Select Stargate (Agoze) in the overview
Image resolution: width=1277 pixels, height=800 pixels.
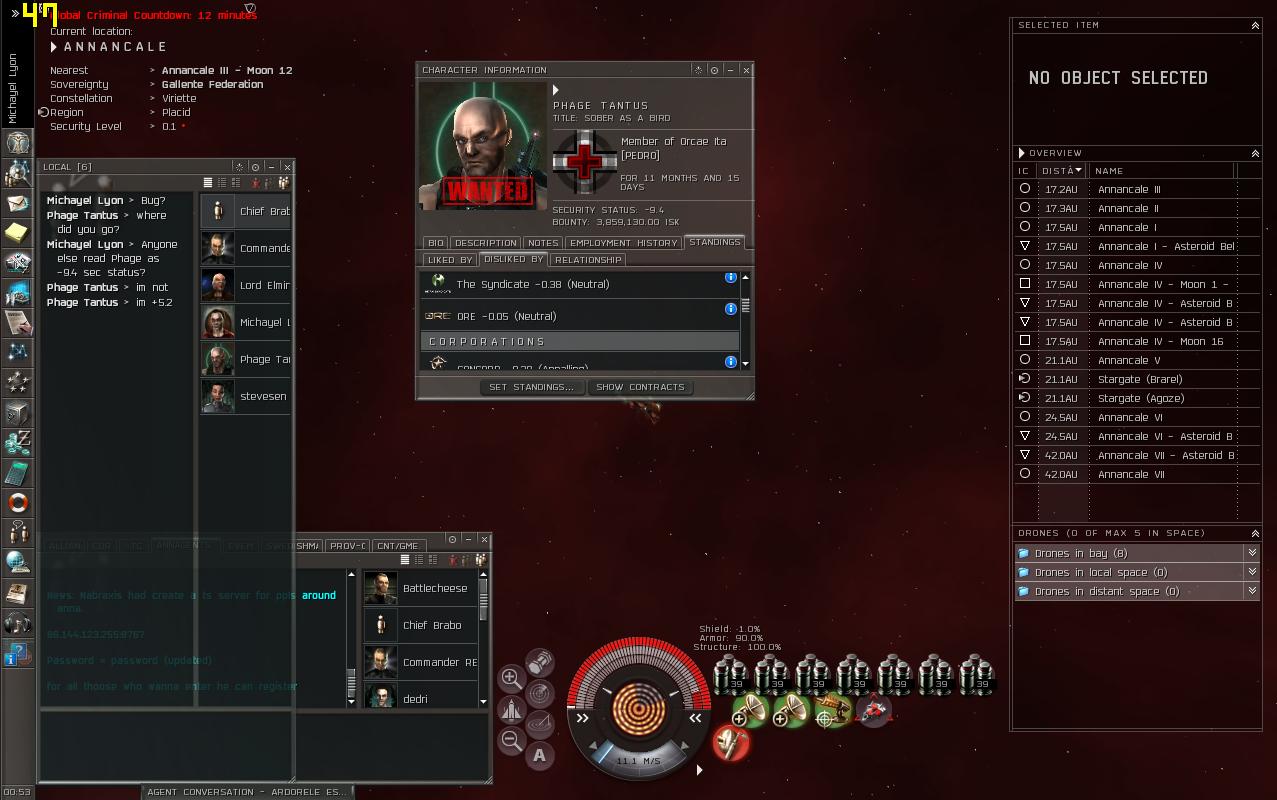pos(1140,398)
